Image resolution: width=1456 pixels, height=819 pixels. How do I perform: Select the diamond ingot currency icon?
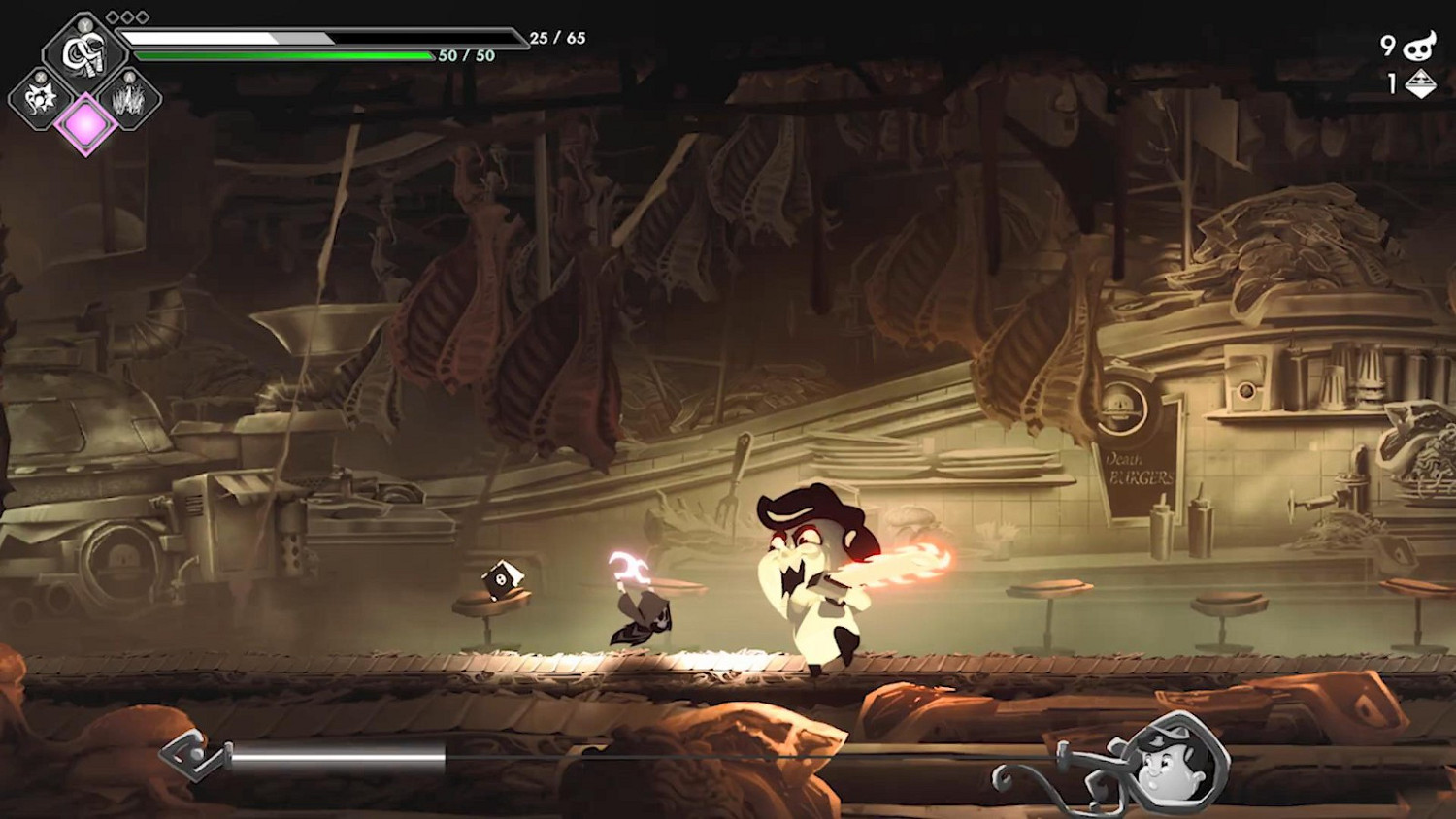pos(1420,84)
